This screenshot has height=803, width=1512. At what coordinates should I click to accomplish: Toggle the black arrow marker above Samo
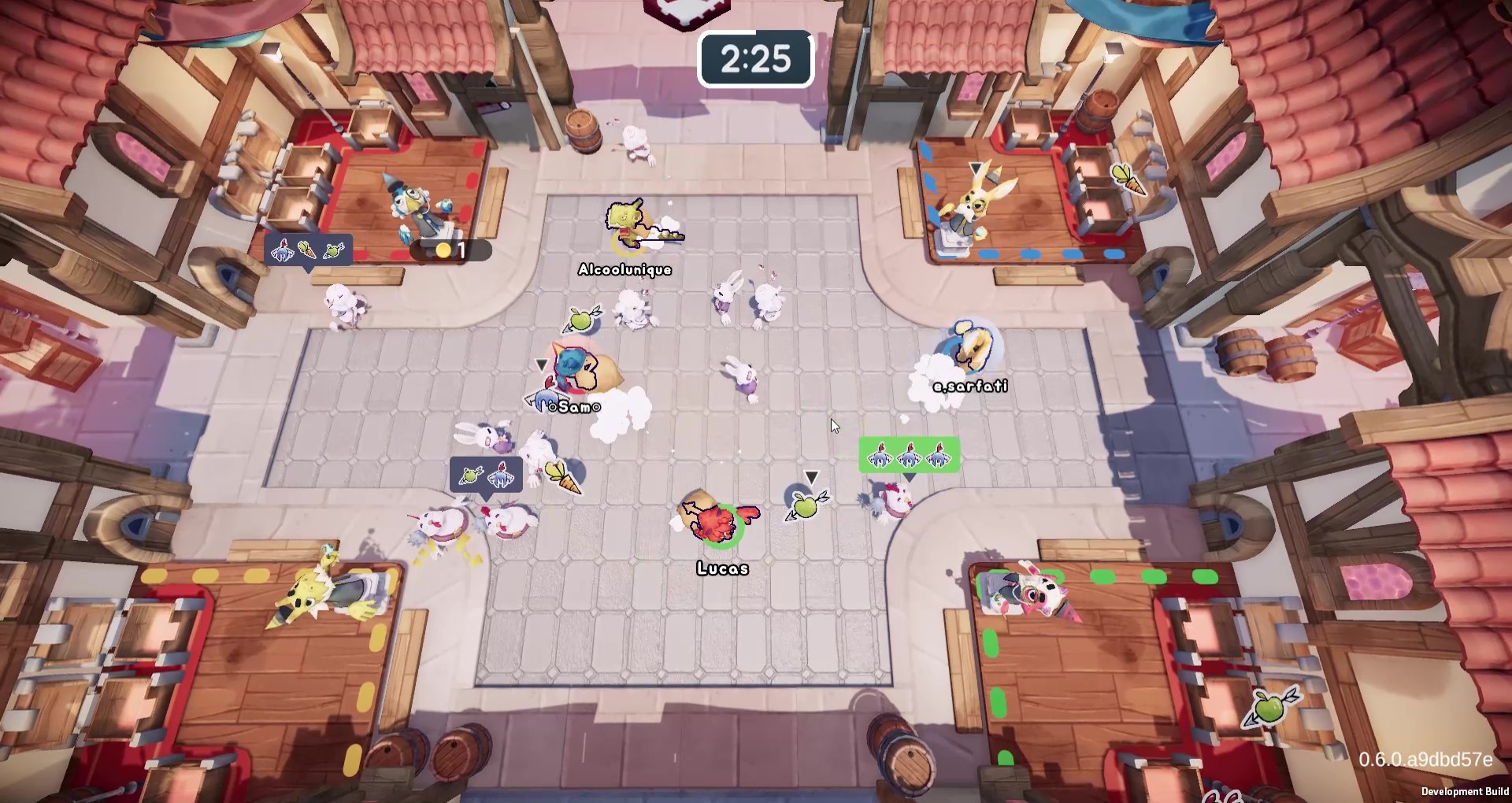coord(542,364)
